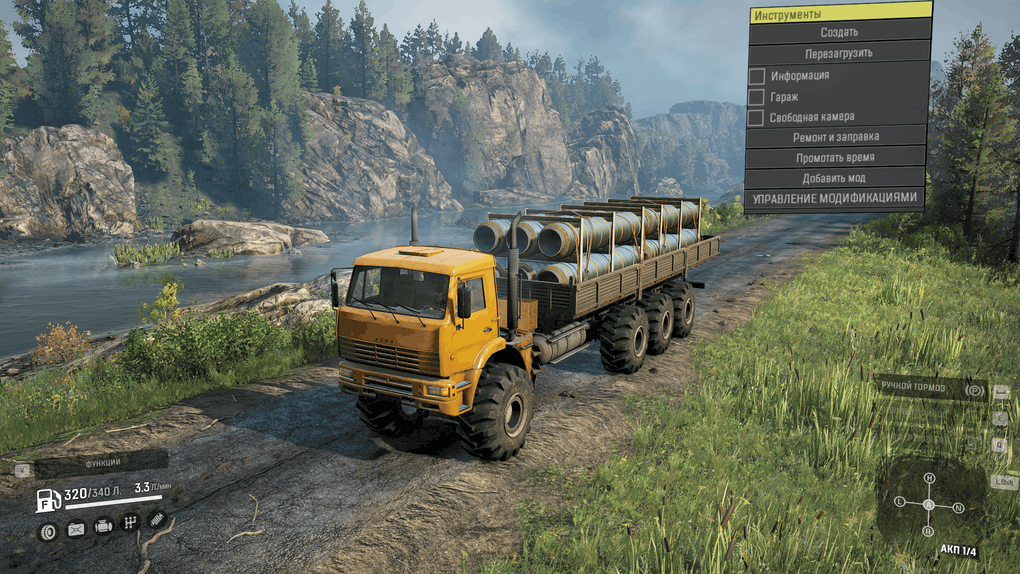This screenshot has height=574, width=1020.
Task: Toggle the Информация checkbox
Action: (x=757, y=76)
